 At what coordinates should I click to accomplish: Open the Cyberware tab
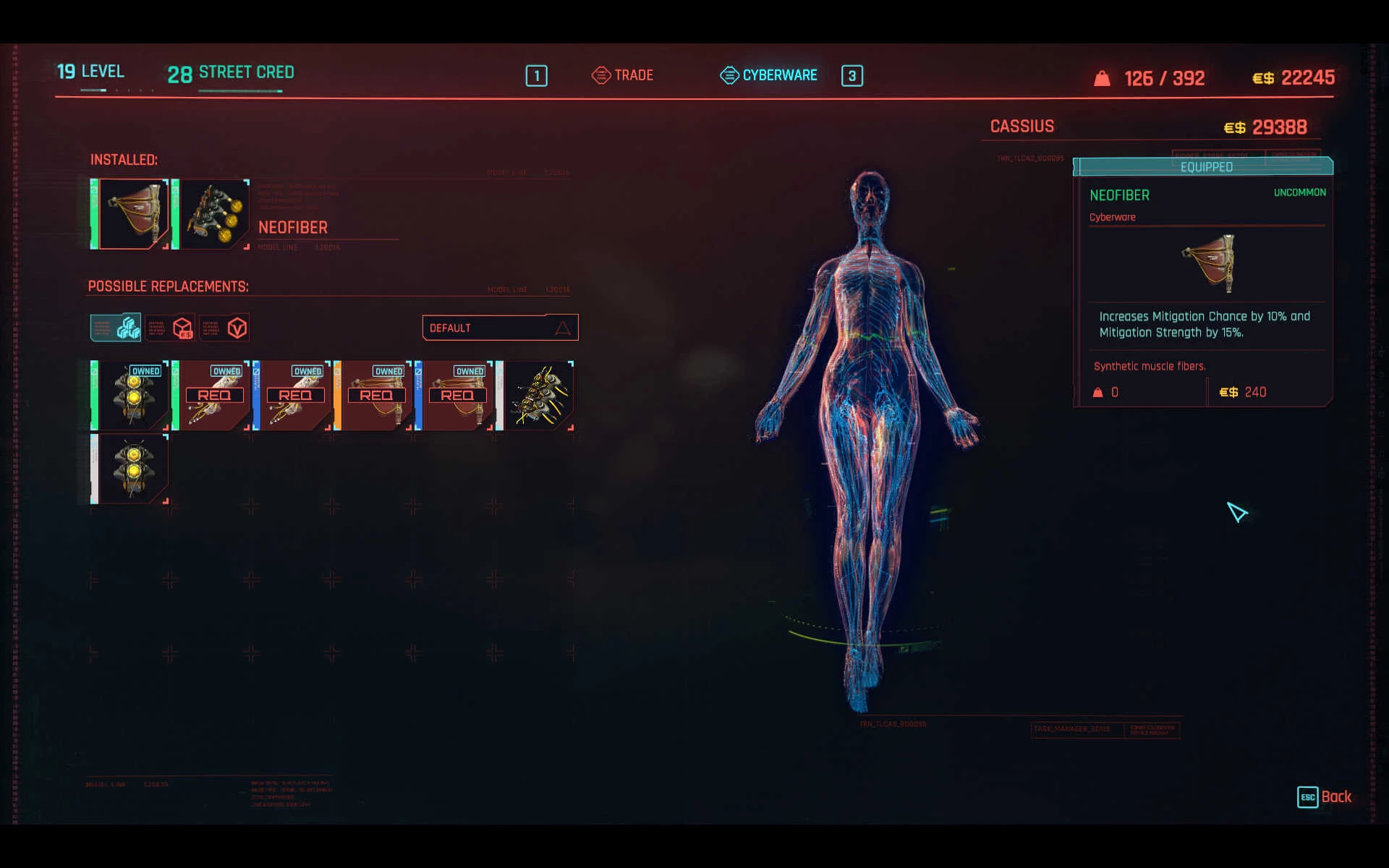[x=769, y=75]
